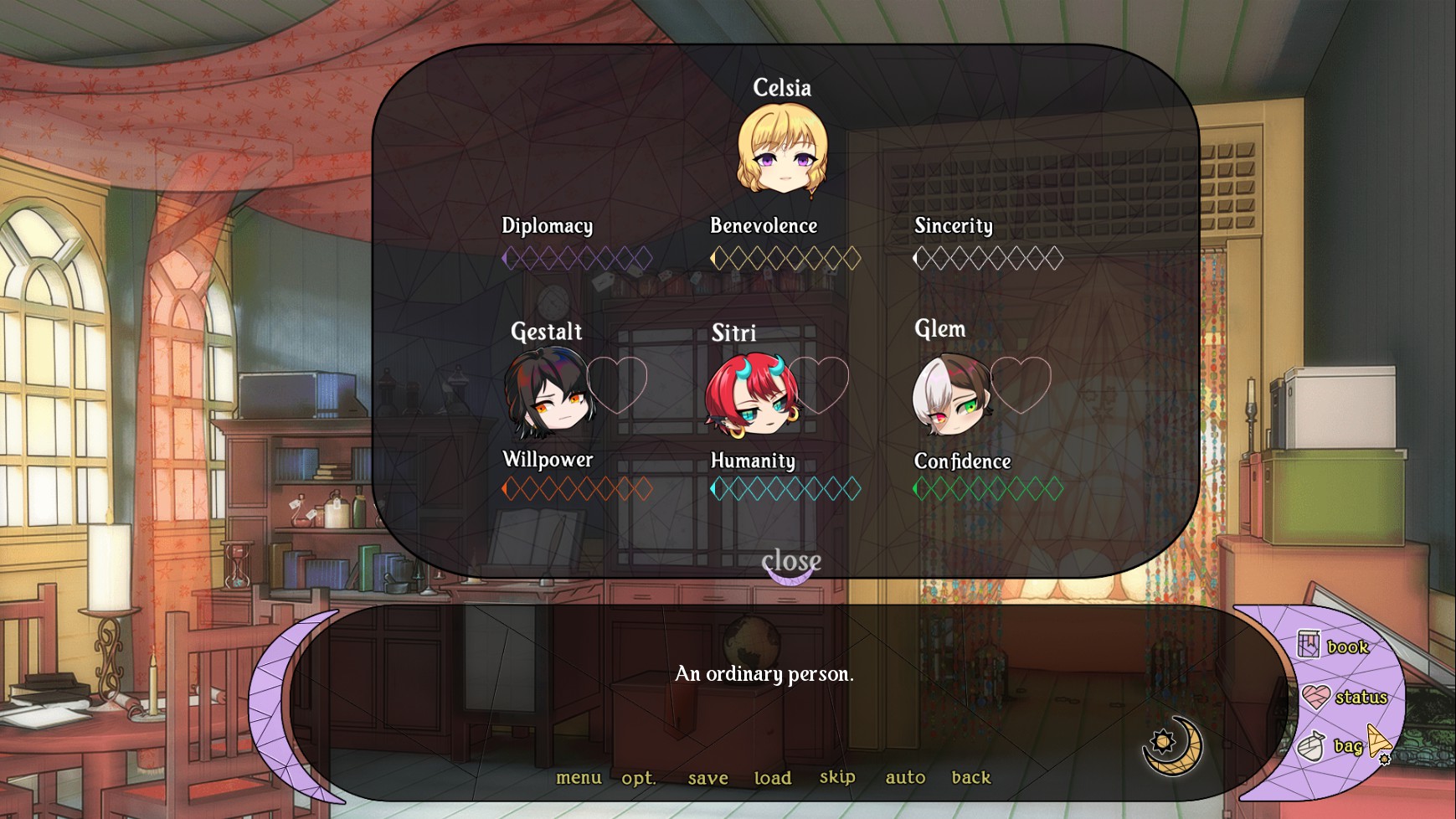Screen dimensions: 1456x819
Task: Open the book
Action: 1334,646
